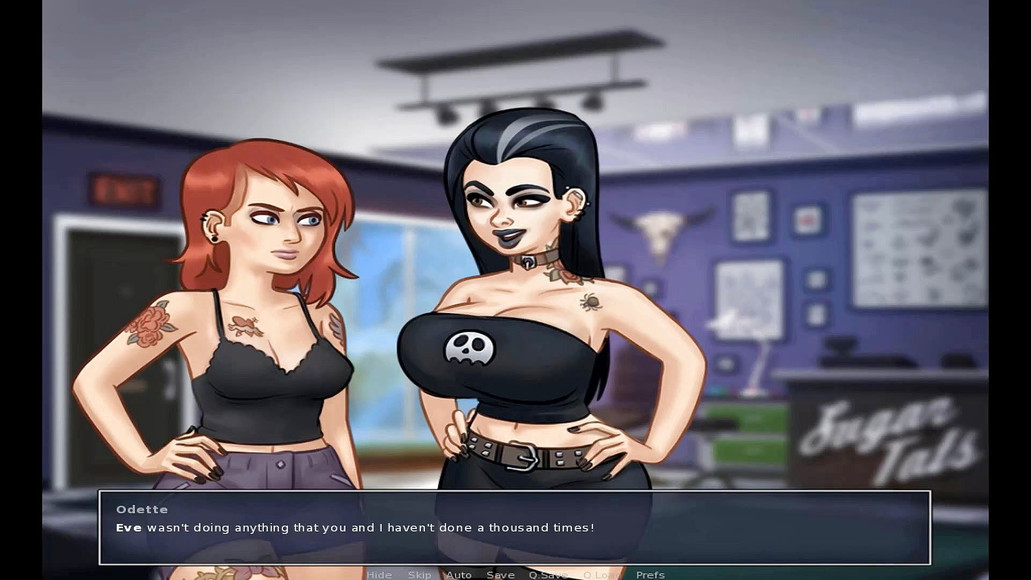Skip ahead through the dialogue
The width and height of the screenshot is (1031, 580).
(419, 575)
